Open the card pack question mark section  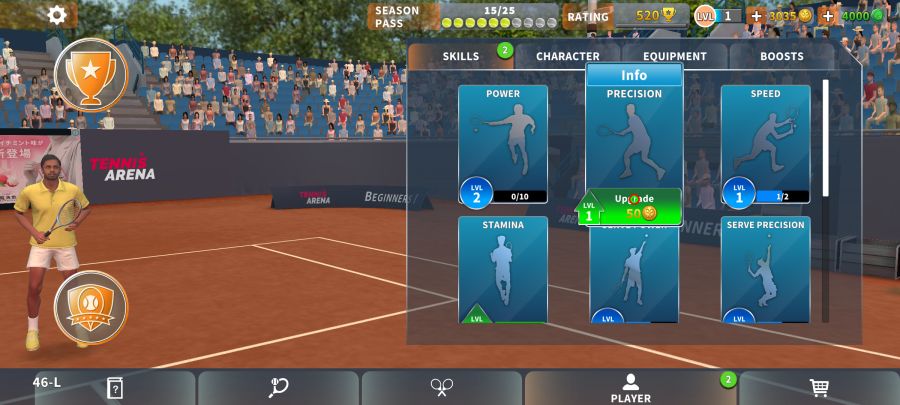(115, 388)
